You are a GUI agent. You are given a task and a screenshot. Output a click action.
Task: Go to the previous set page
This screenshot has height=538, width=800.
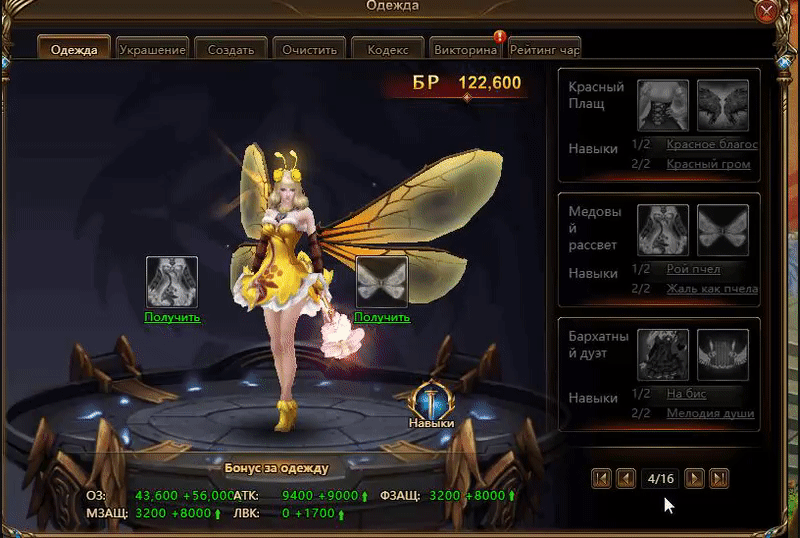pos(625,478)
